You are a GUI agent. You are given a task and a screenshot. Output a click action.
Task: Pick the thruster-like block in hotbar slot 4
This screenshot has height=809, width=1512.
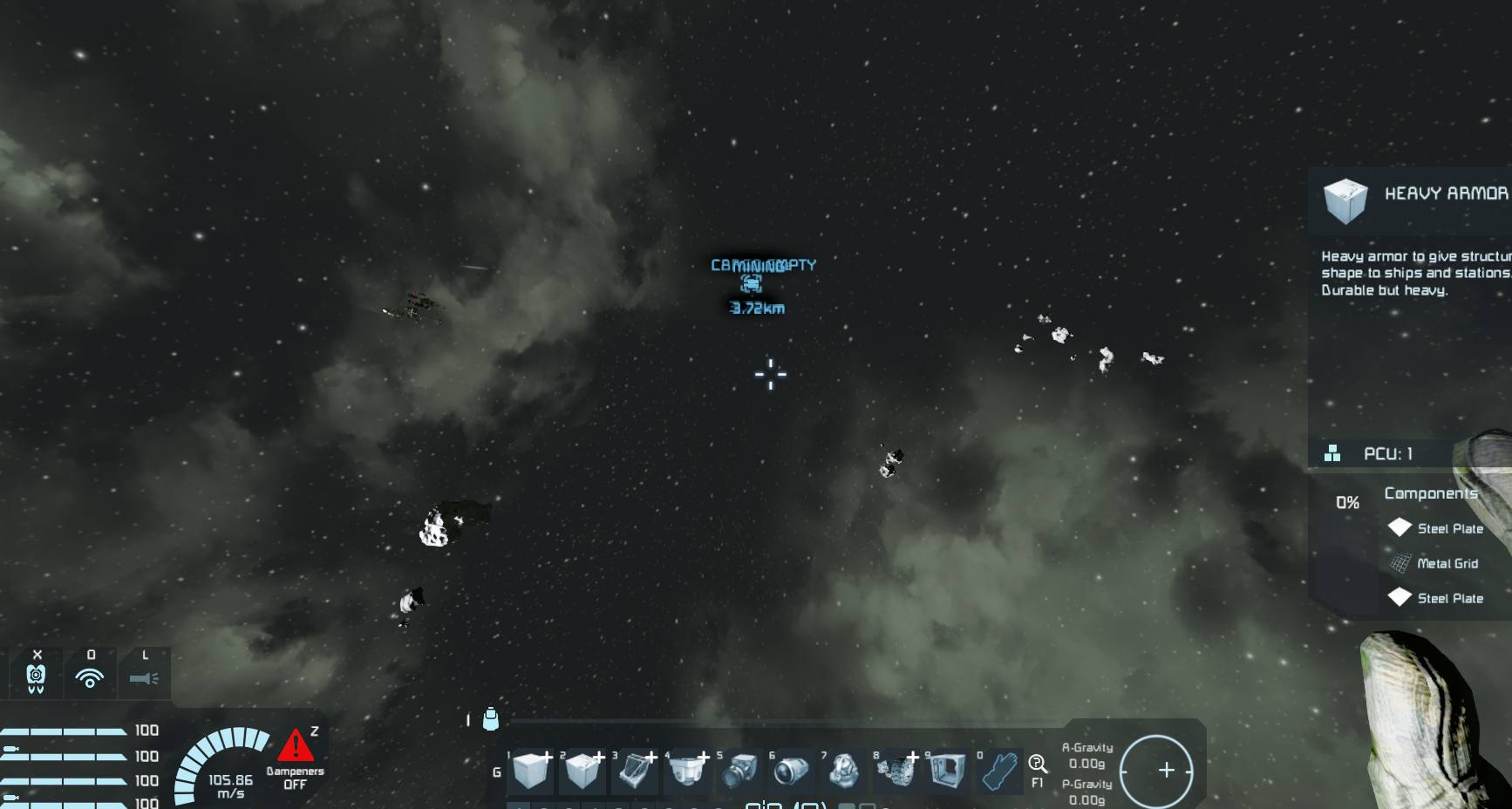(687, 771)
